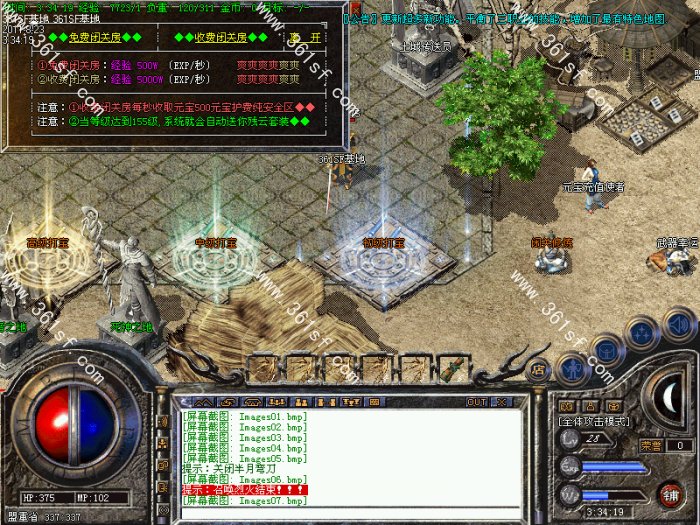Open the bag inventory round button
This screenshot has width=700, height=525.
tap(606, 349)
